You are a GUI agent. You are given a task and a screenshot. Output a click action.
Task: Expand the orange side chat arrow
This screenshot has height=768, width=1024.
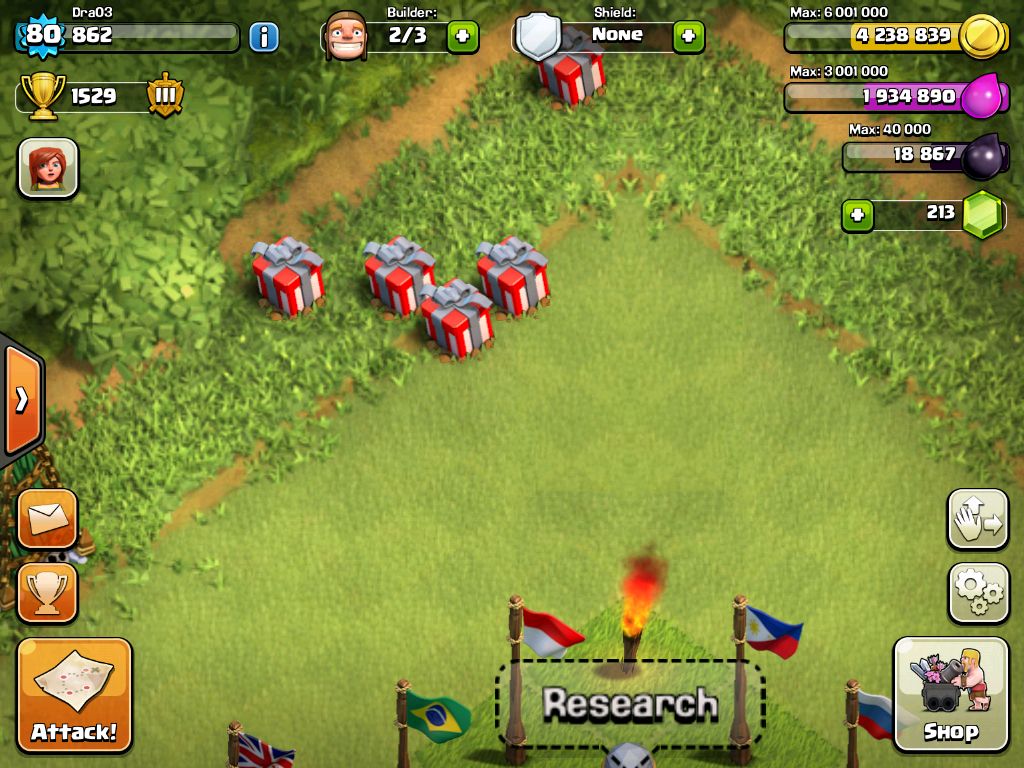pyautogui.click(x=20, y=400)
